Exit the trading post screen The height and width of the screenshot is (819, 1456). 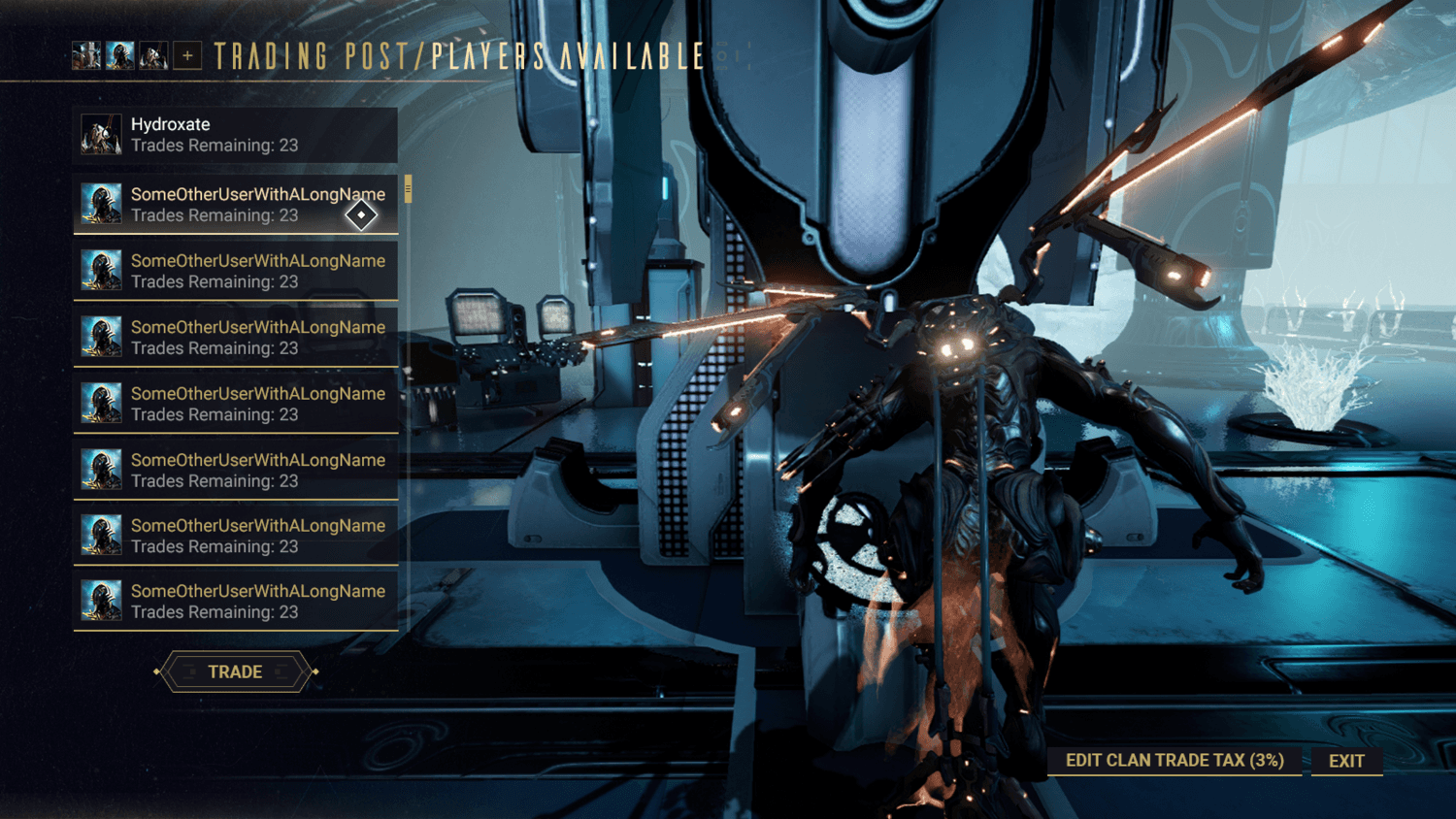pos(1346,762)
